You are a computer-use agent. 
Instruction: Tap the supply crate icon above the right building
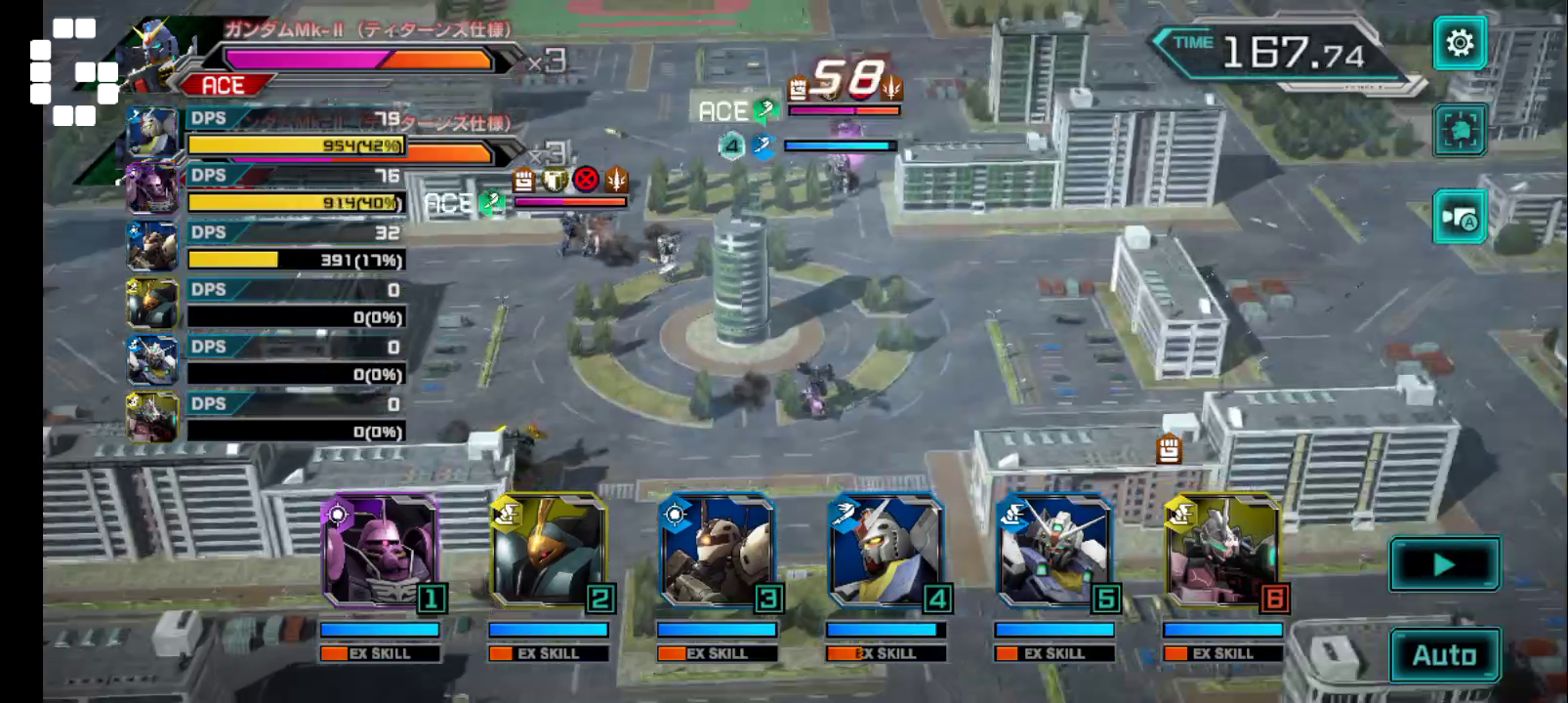point(1168,450)
